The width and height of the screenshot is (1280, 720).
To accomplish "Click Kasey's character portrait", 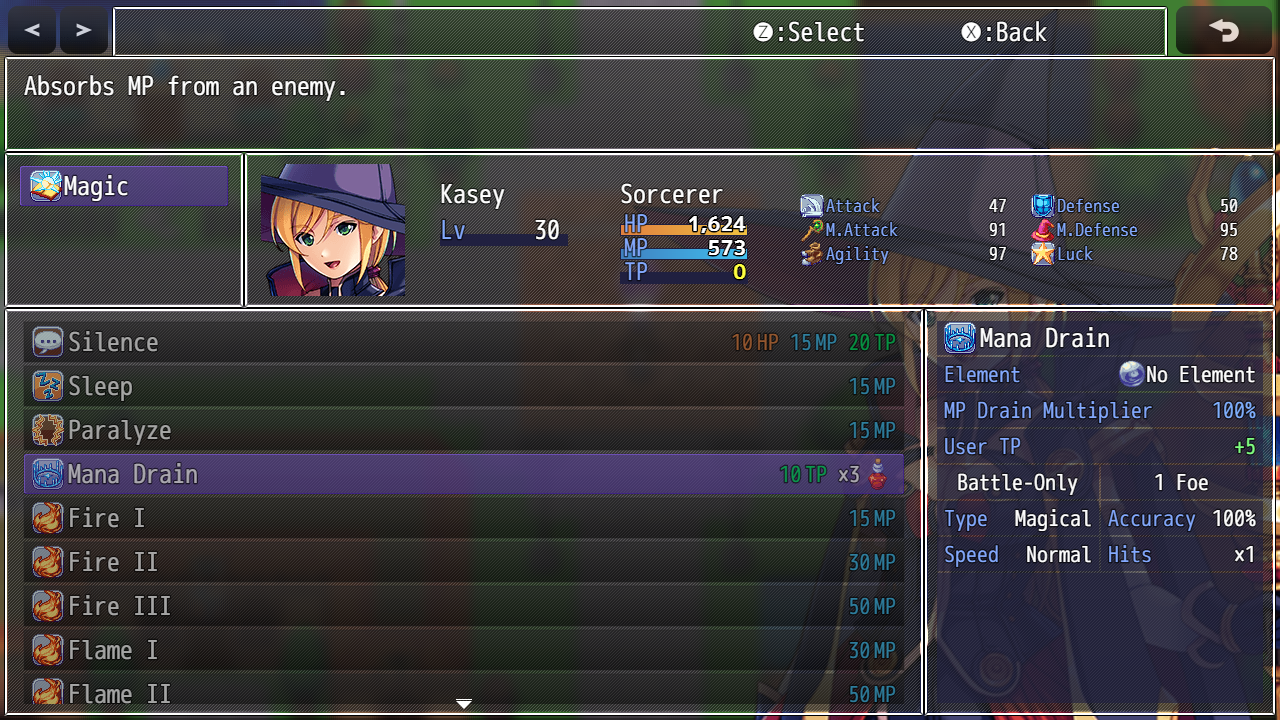I will (x=333, y=230).
